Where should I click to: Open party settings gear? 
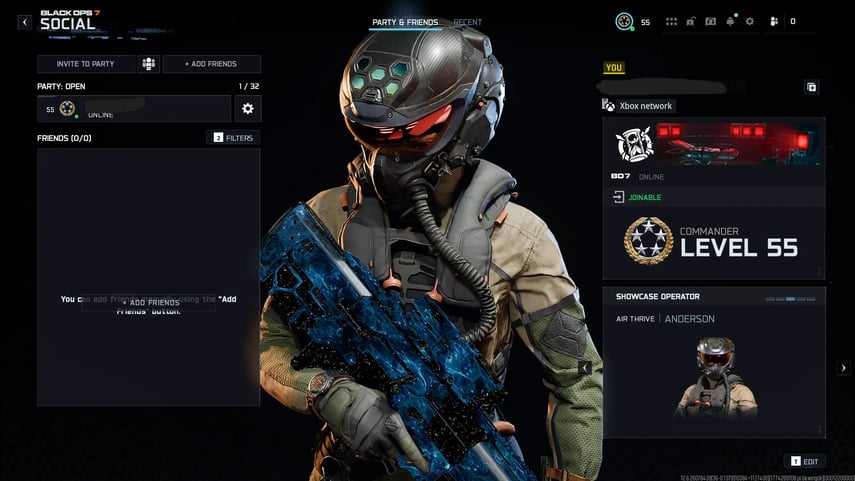tap(247, 109)
